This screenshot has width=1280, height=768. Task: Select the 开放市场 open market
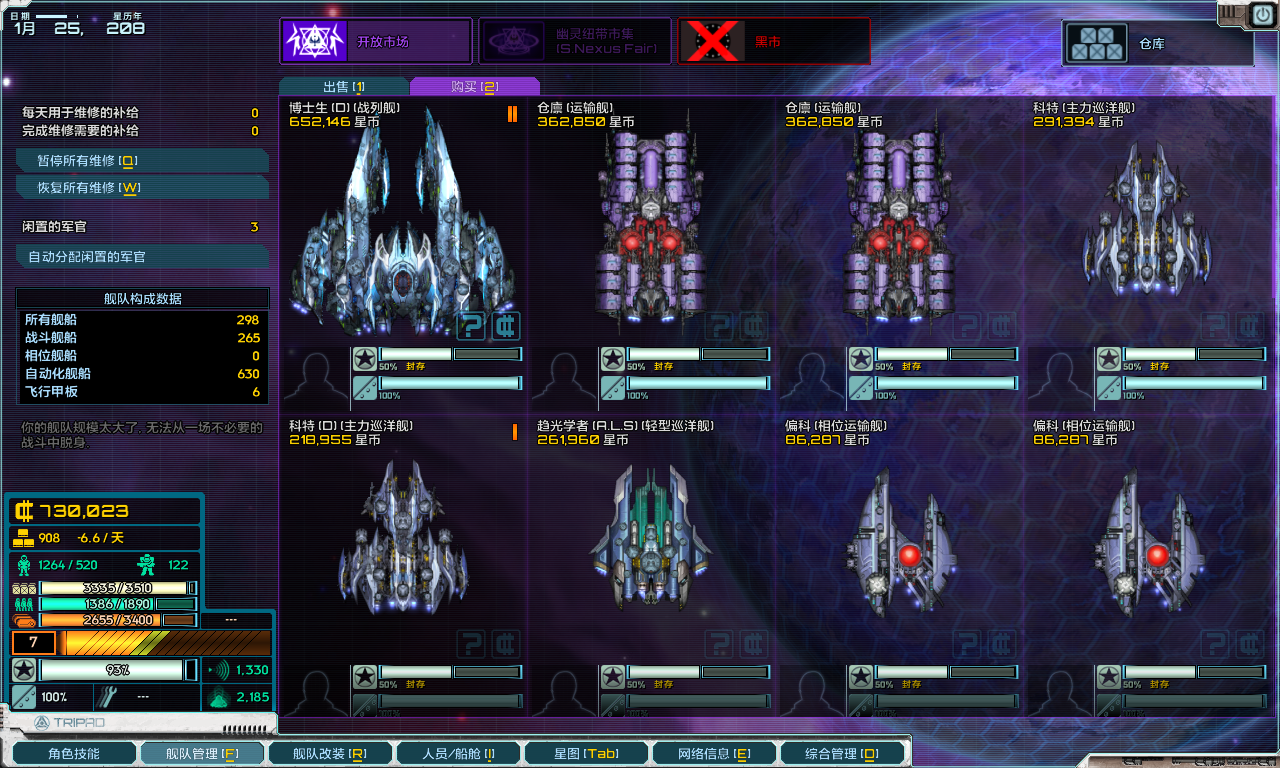[375, 42]
